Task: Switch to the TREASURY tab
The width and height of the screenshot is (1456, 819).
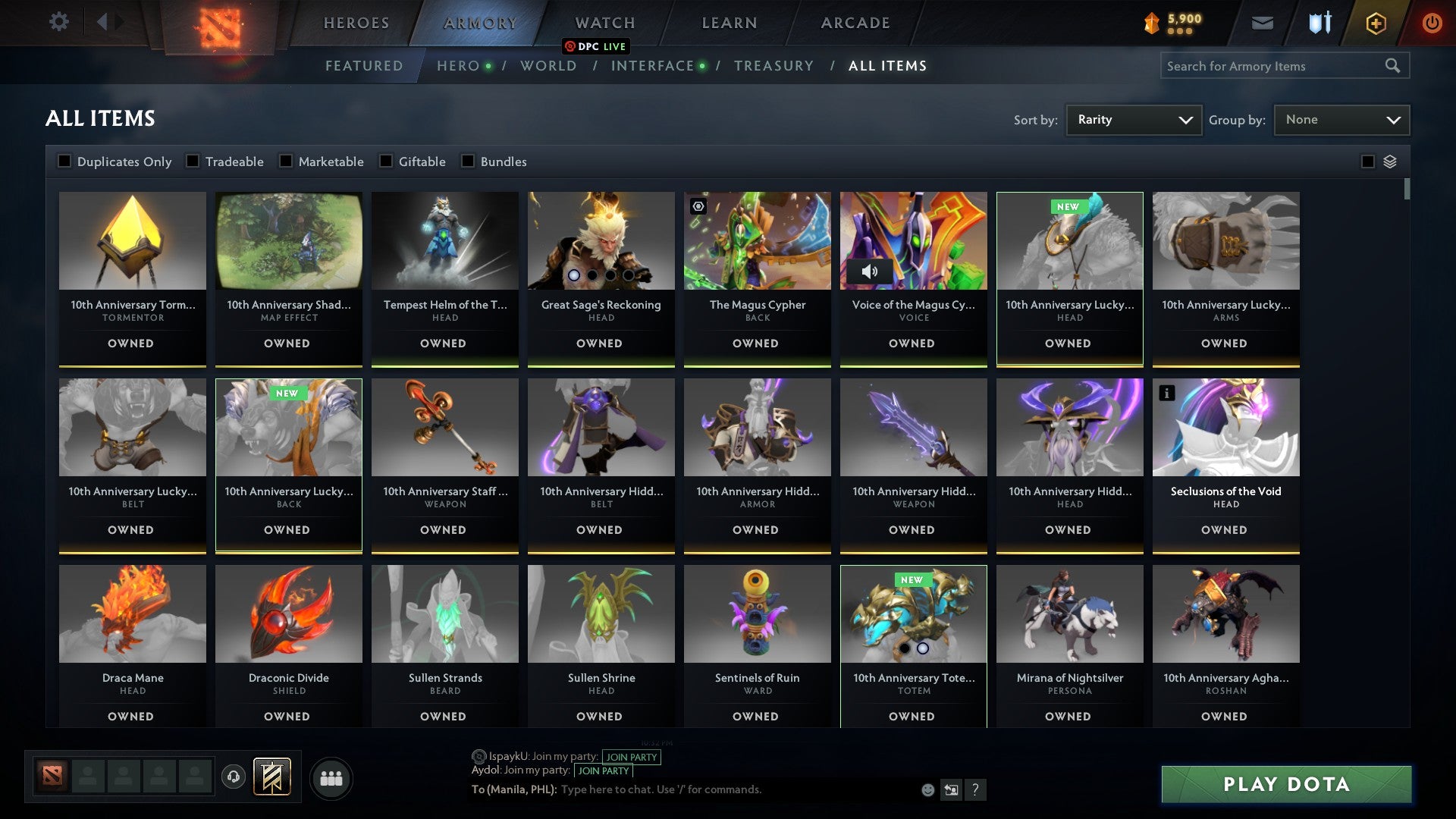Action: 774,66
